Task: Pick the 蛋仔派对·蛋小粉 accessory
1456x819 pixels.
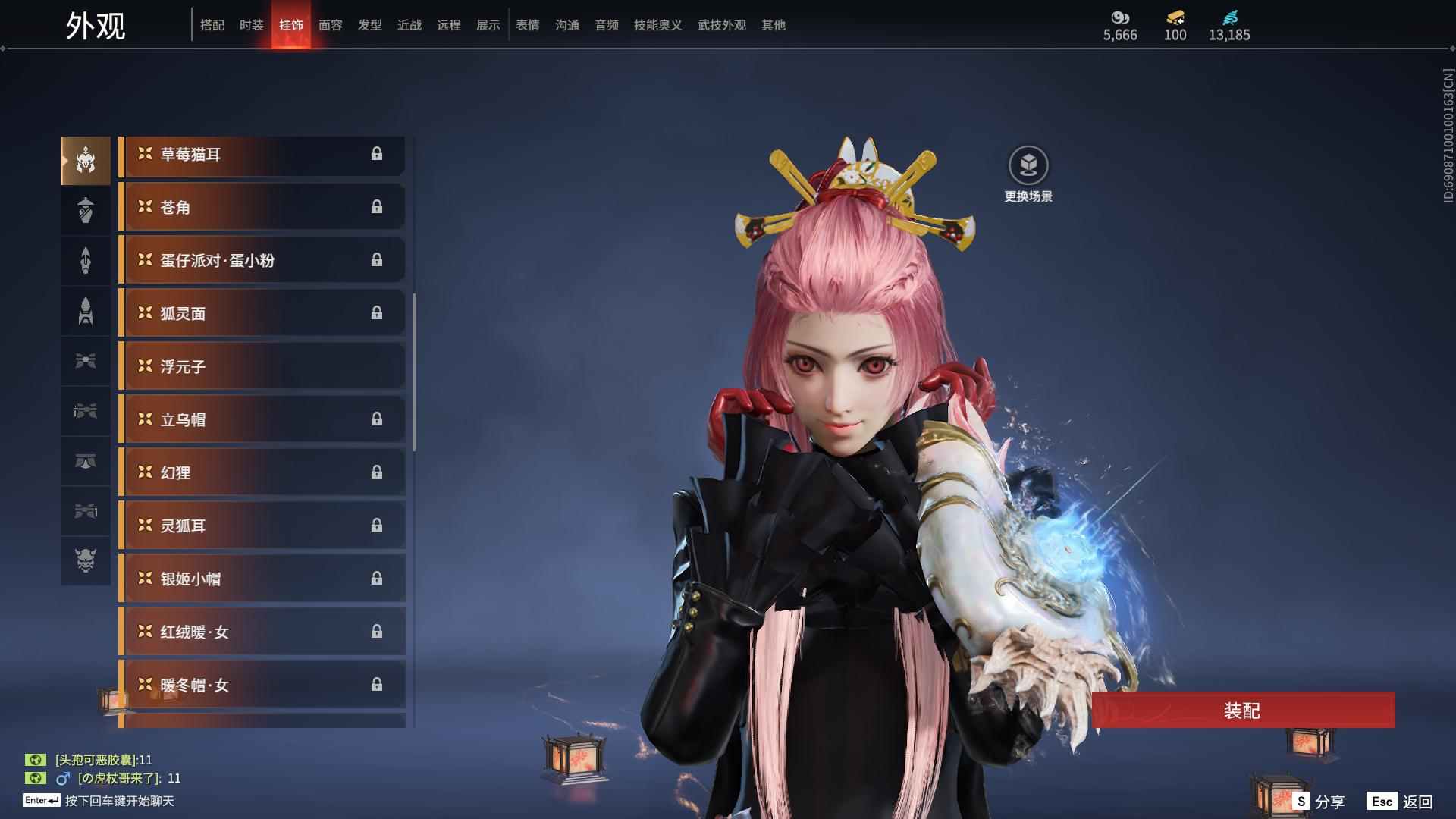Action: (x=262, y=260)
